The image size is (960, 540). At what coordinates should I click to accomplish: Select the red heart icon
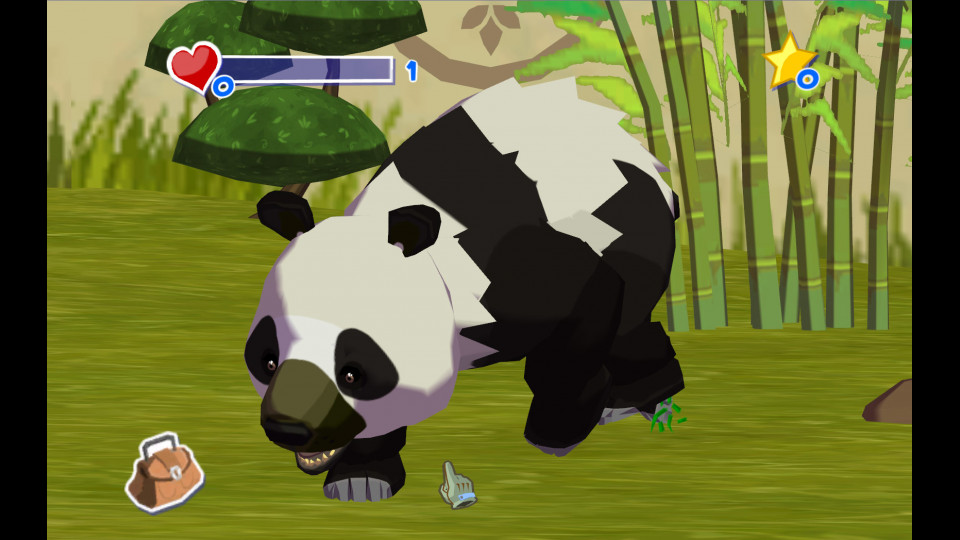point(194,65)
